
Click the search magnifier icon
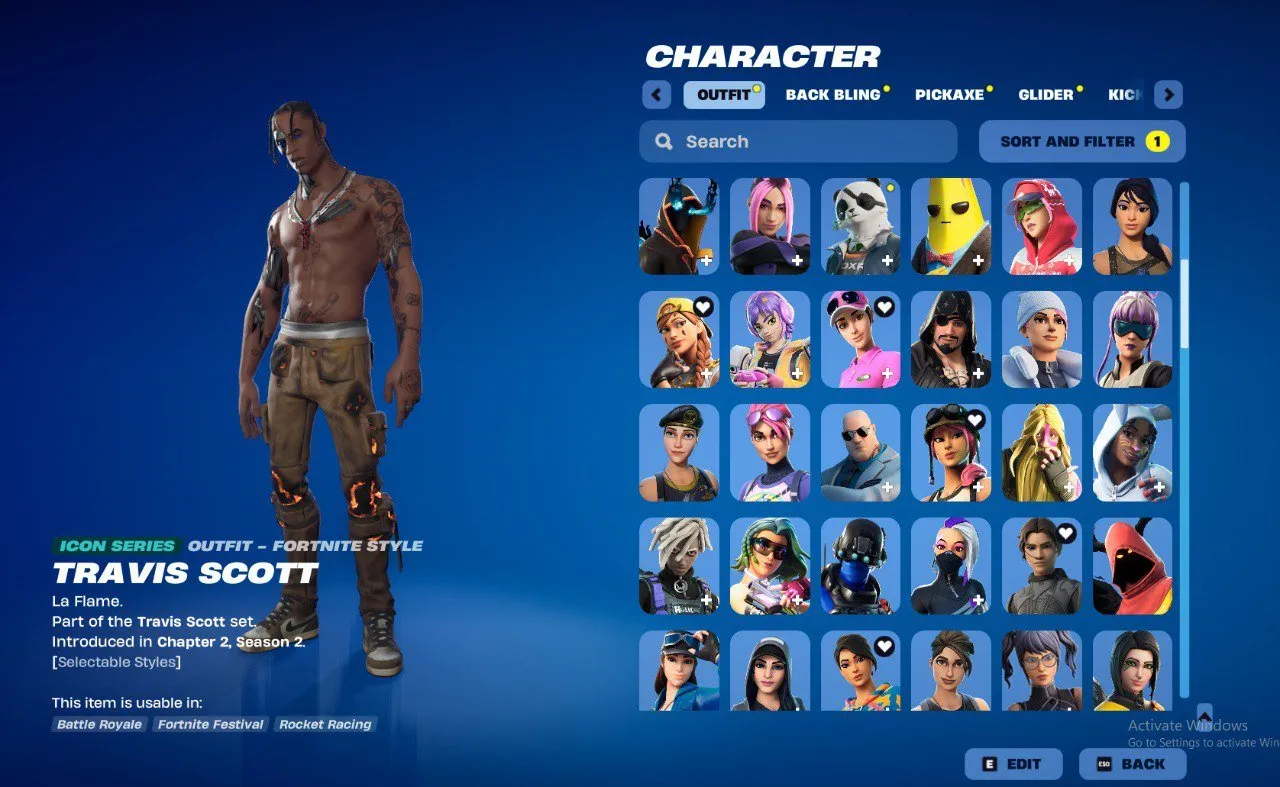664,141
